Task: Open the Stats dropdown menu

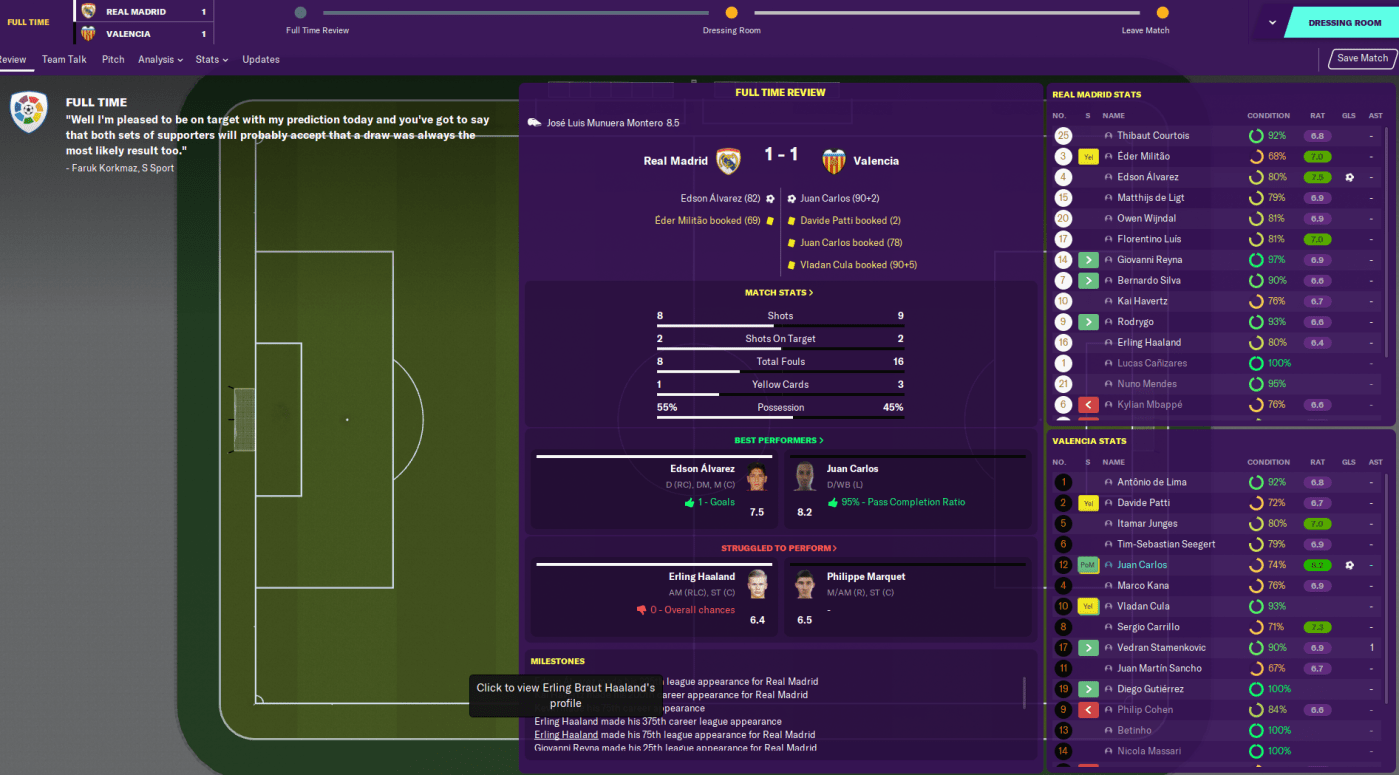Action: pos(211,60)
